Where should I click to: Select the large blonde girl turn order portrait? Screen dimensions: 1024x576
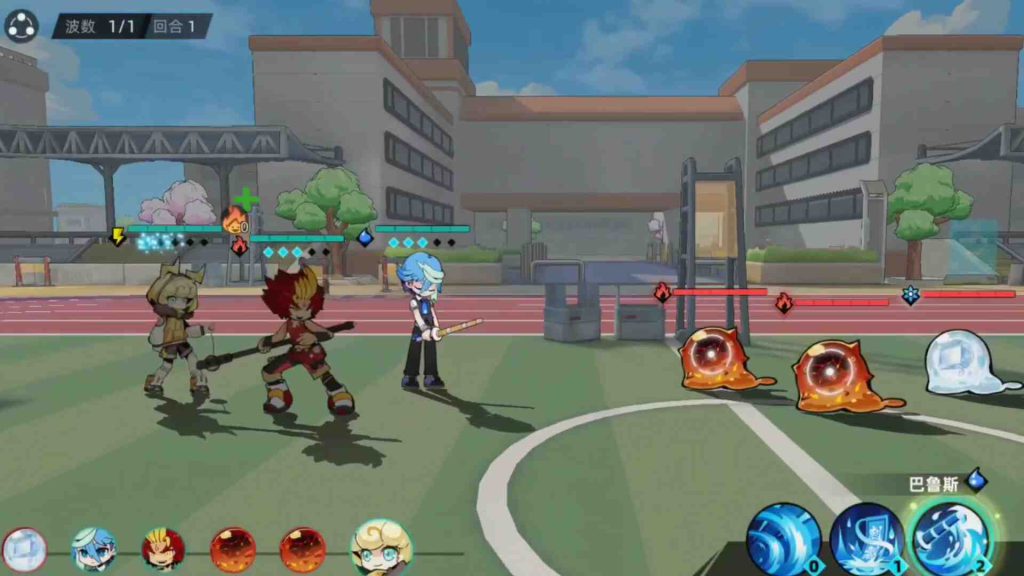click(381, 547)
